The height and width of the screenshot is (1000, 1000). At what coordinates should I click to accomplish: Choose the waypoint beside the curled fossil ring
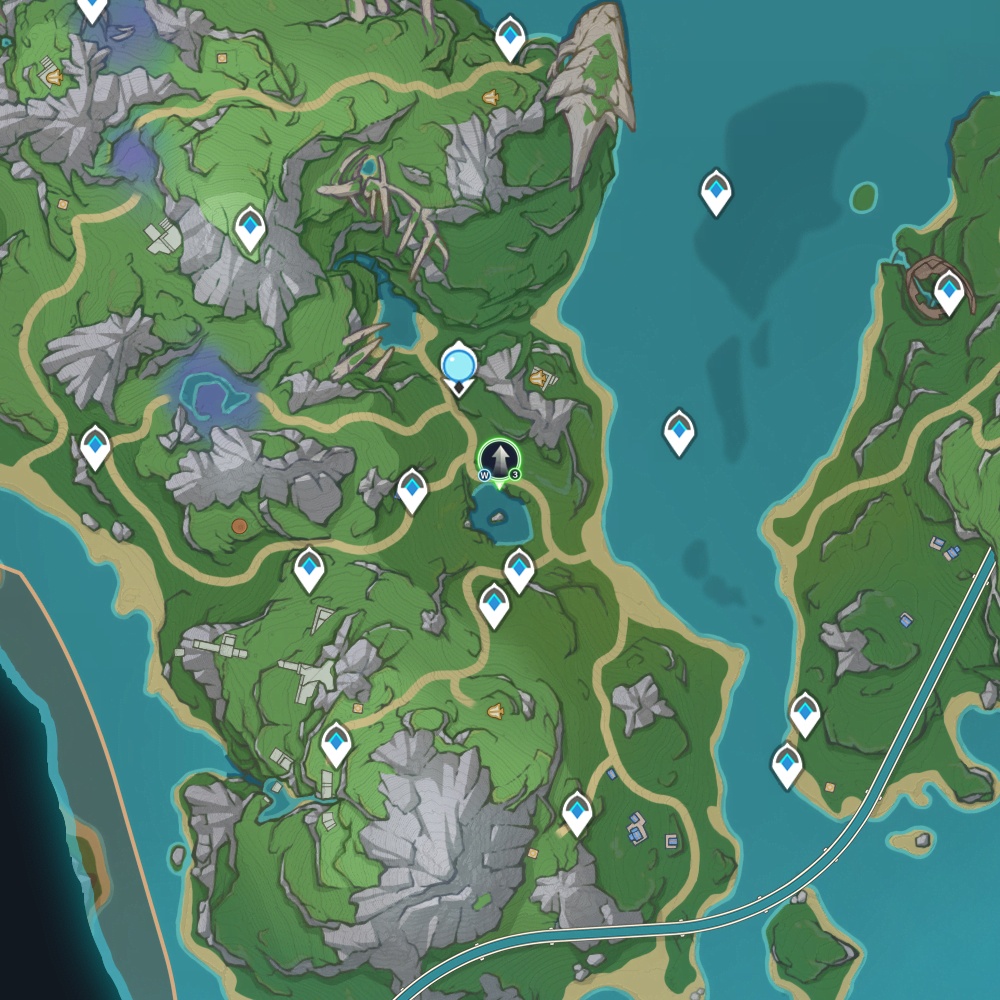click(948, 292)
